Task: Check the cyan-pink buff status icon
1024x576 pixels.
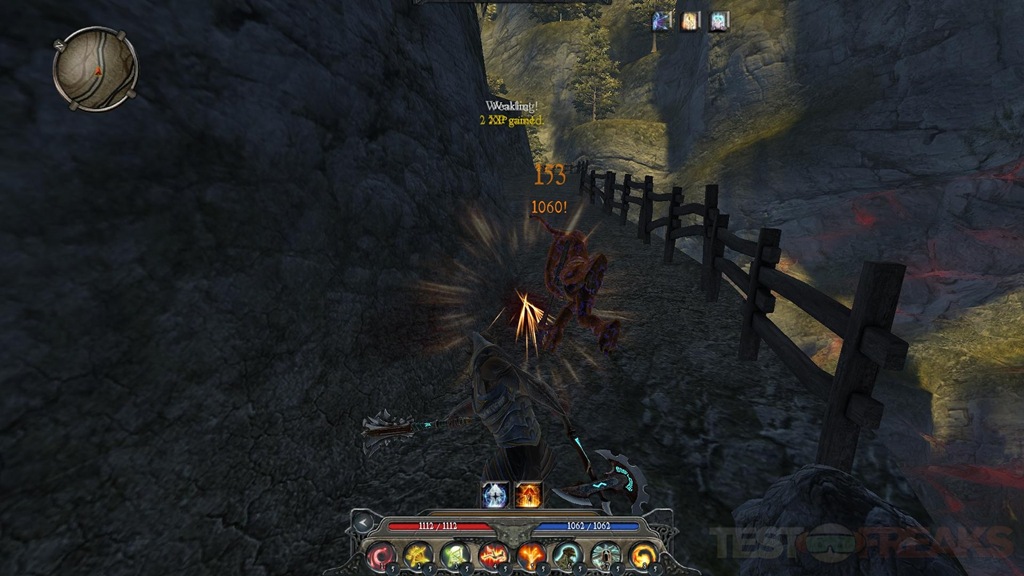Action: (x=718, y=21)
